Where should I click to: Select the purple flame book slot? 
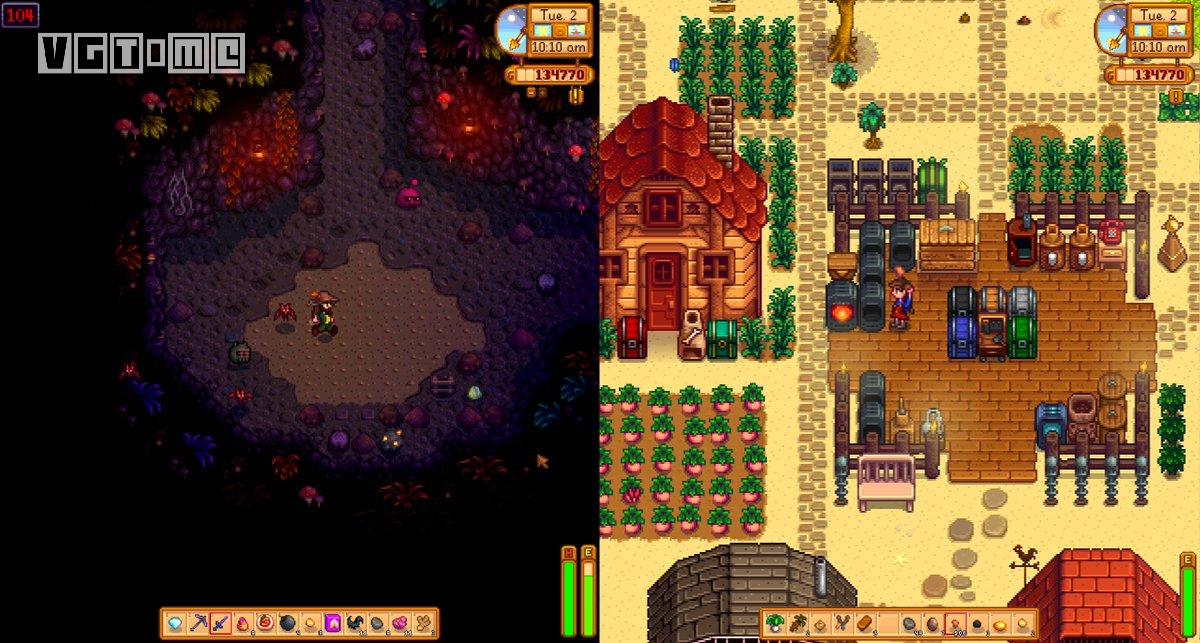coord(331,622)
